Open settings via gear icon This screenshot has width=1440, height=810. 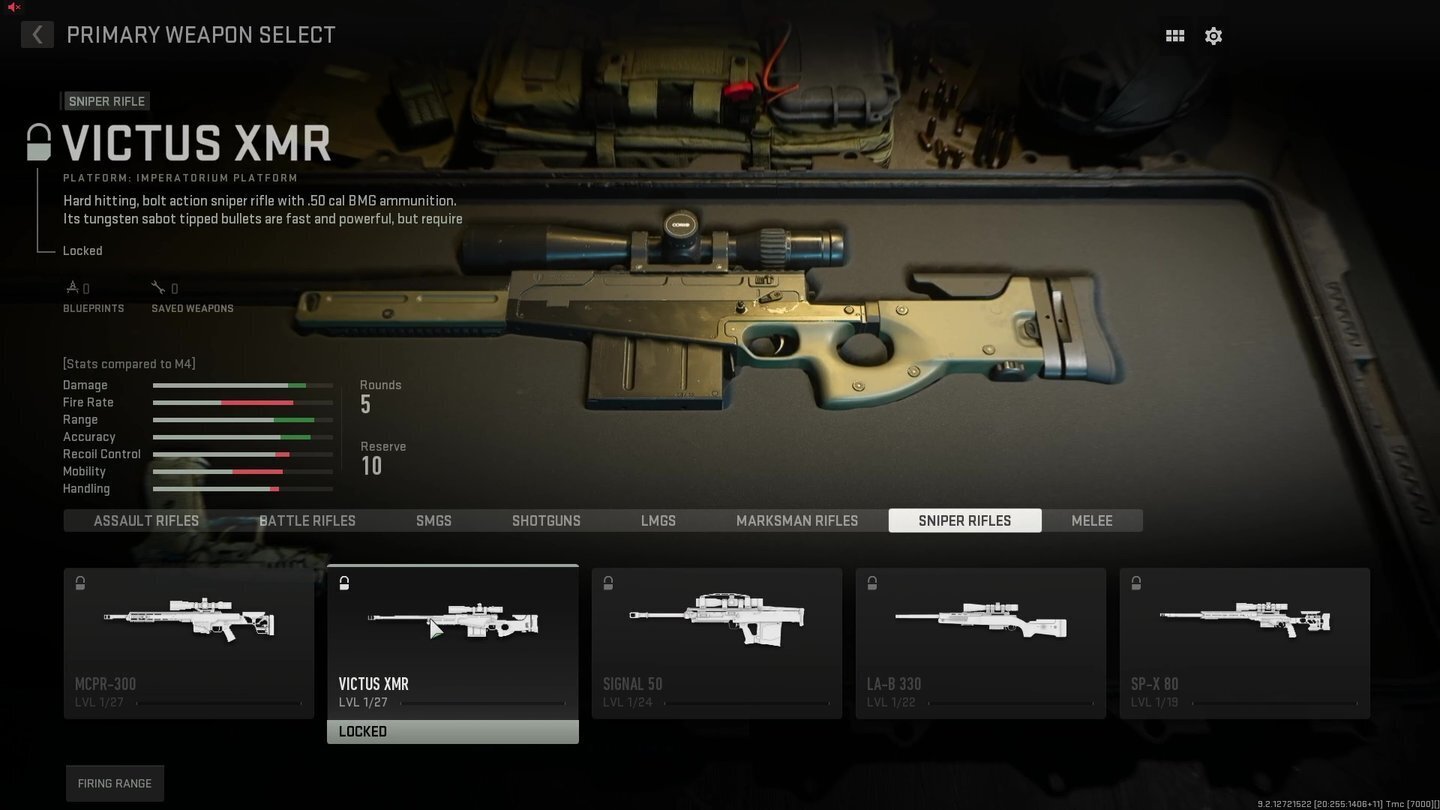(1213, 35)
